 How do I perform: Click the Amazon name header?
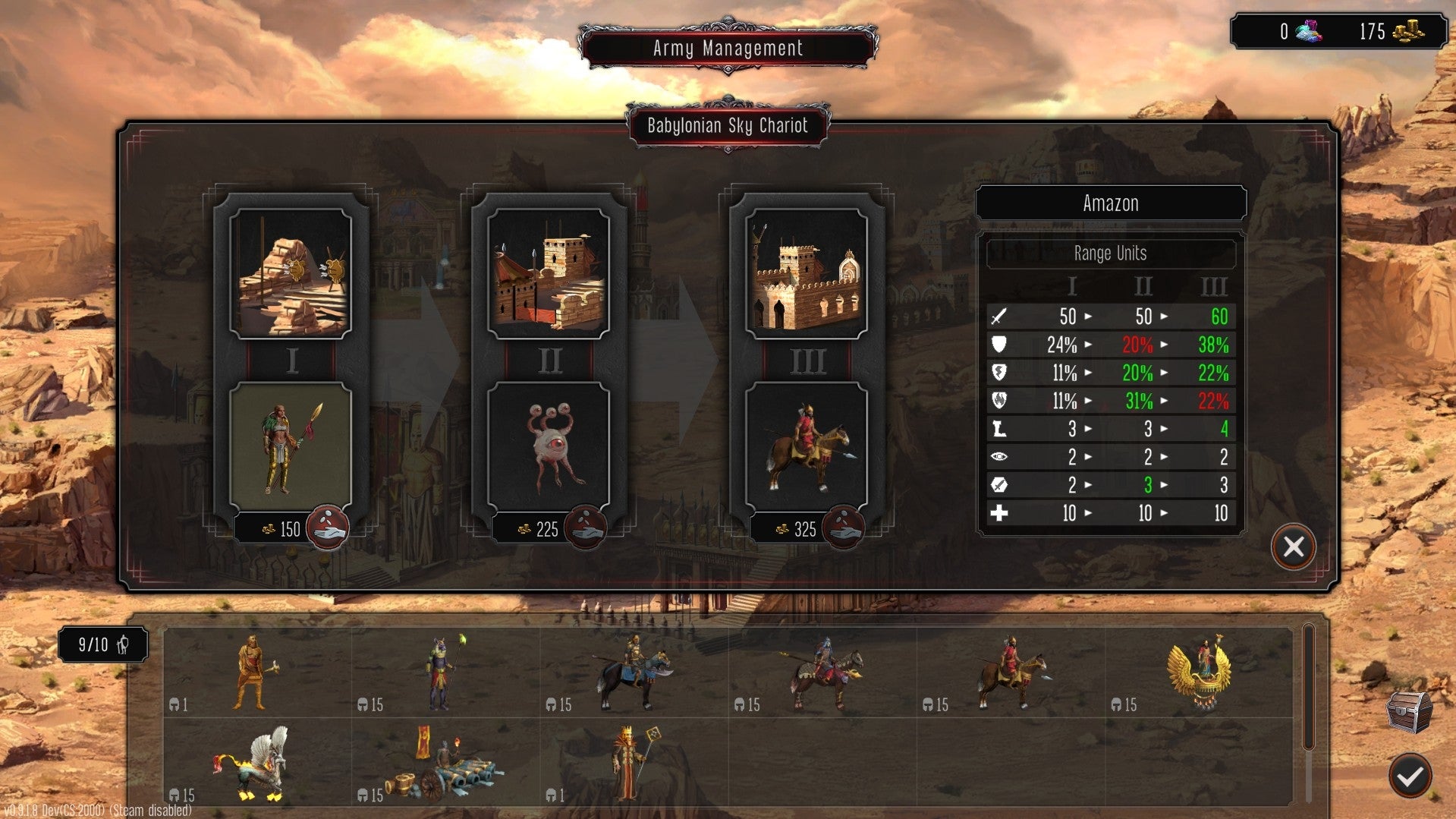click(1110, 203)
